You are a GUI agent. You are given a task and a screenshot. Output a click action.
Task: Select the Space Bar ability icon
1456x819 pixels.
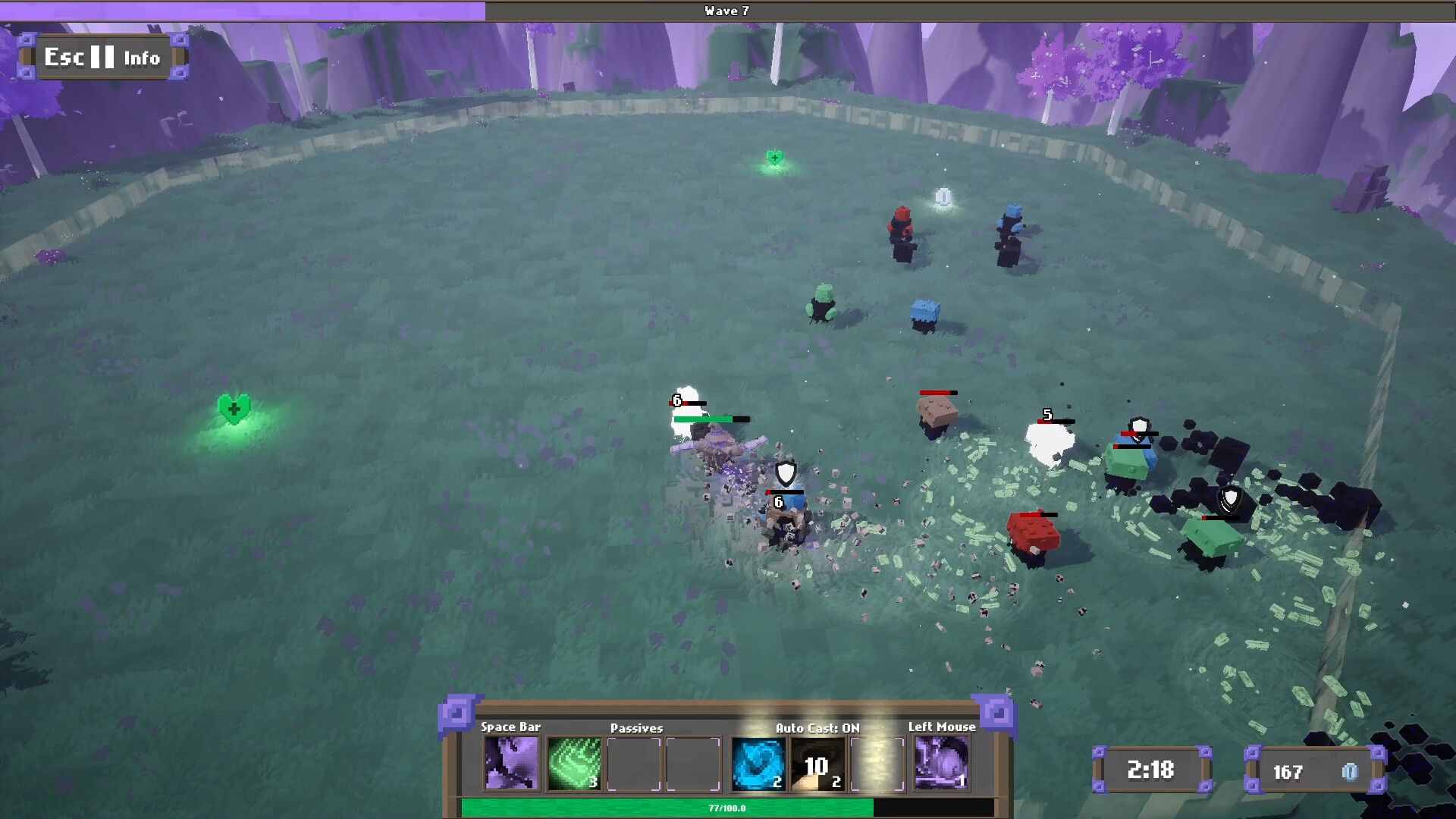click(511, 764)
